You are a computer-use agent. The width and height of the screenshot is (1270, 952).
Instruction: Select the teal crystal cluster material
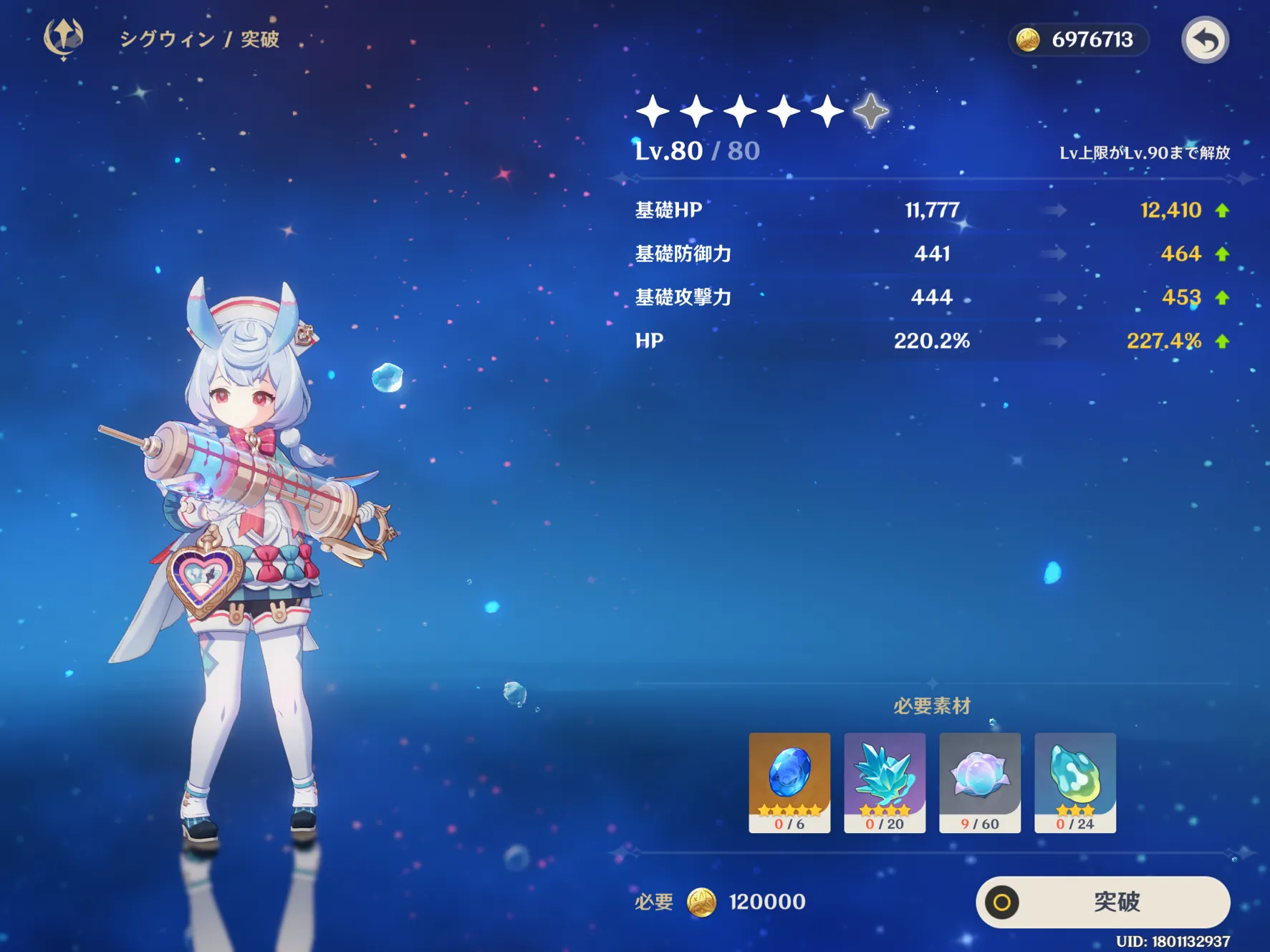[x=885, y=782]
